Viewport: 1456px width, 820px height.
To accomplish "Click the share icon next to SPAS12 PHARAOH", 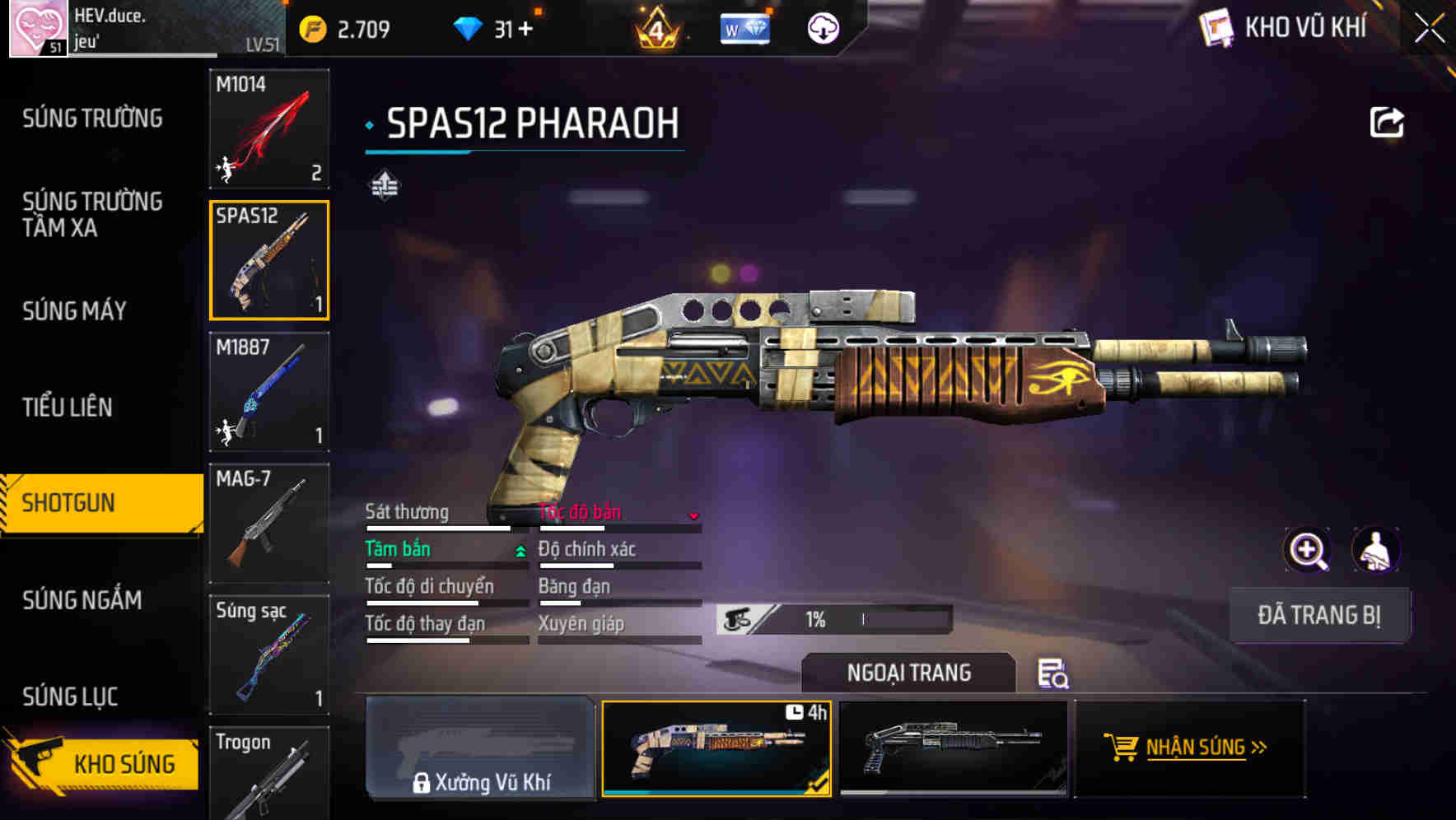I will point(1388,121).
